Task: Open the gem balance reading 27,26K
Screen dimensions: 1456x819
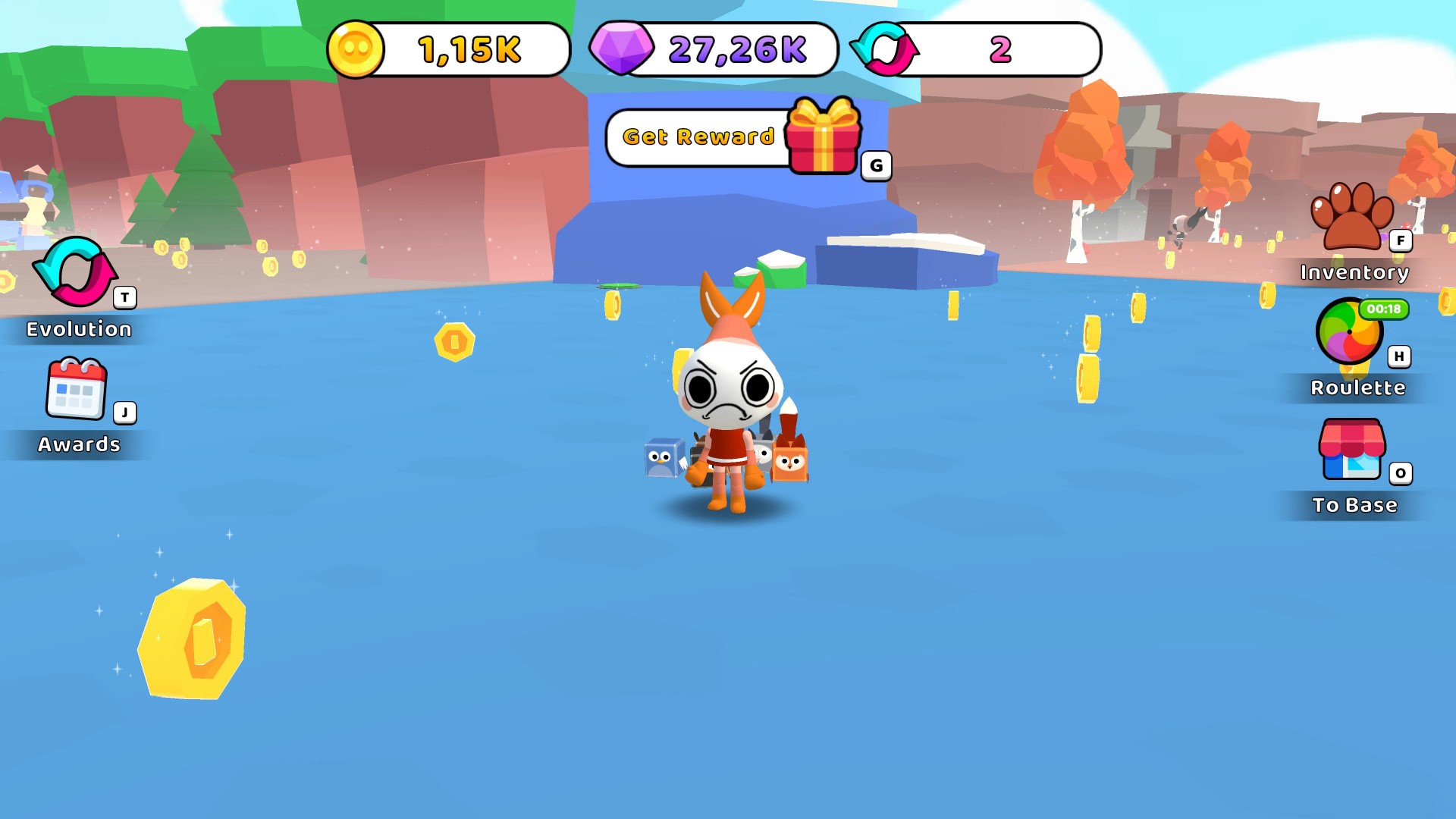Action: (x=736, y=49)
